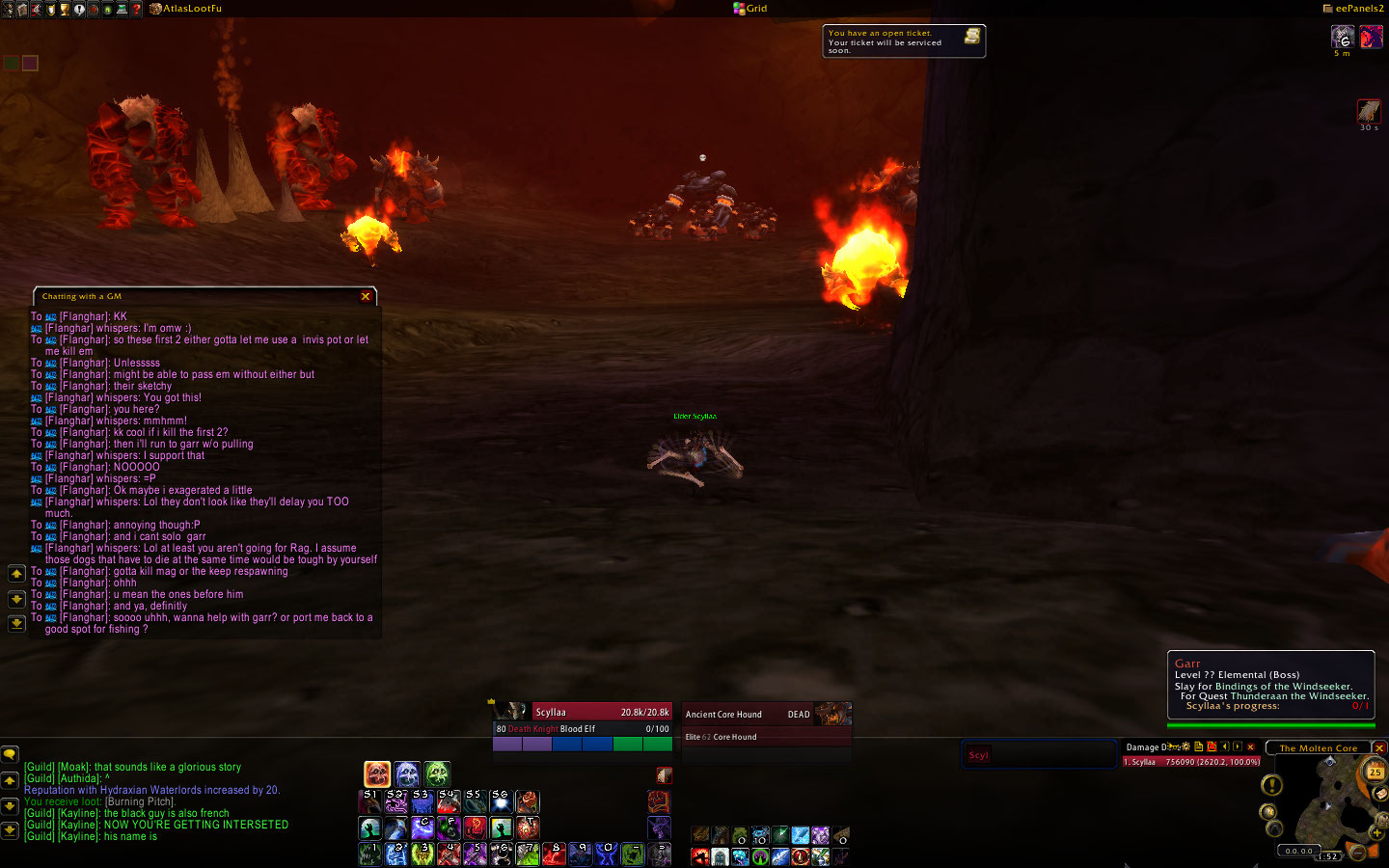
Task: Open the Grid addon panel entry
Action: (x=750, y=9)
